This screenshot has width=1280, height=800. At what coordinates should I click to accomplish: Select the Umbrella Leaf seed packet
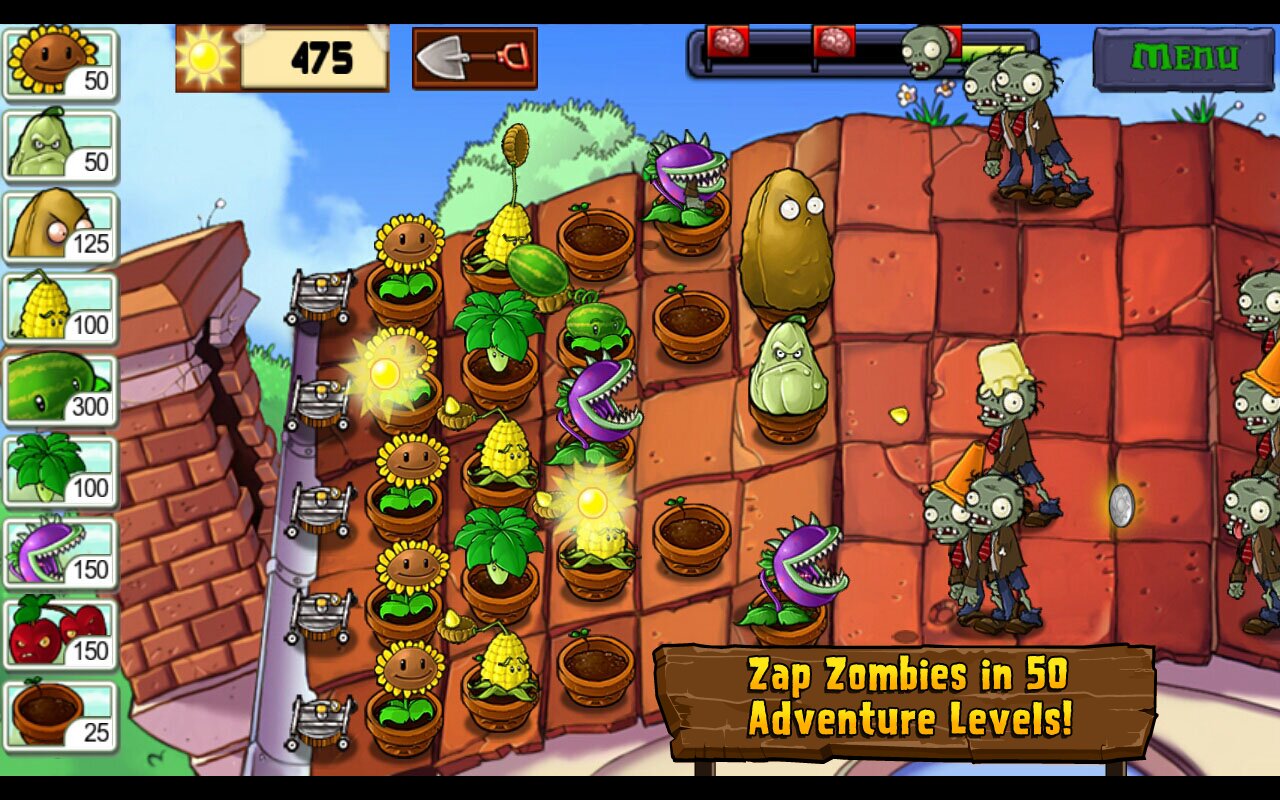[60, 472]
